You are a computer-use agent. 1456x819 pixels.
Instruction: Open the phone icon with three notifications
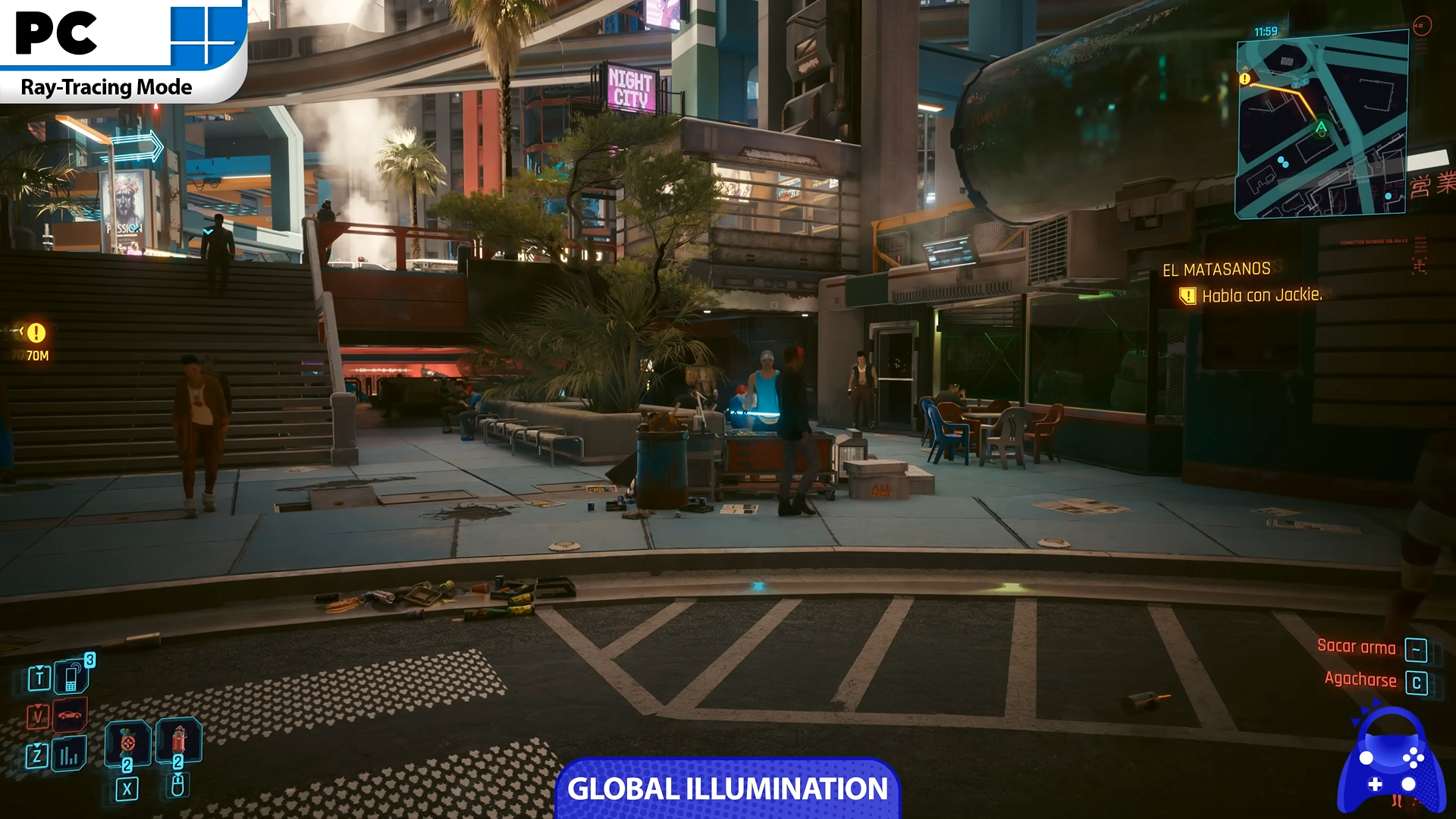point(71,677)
